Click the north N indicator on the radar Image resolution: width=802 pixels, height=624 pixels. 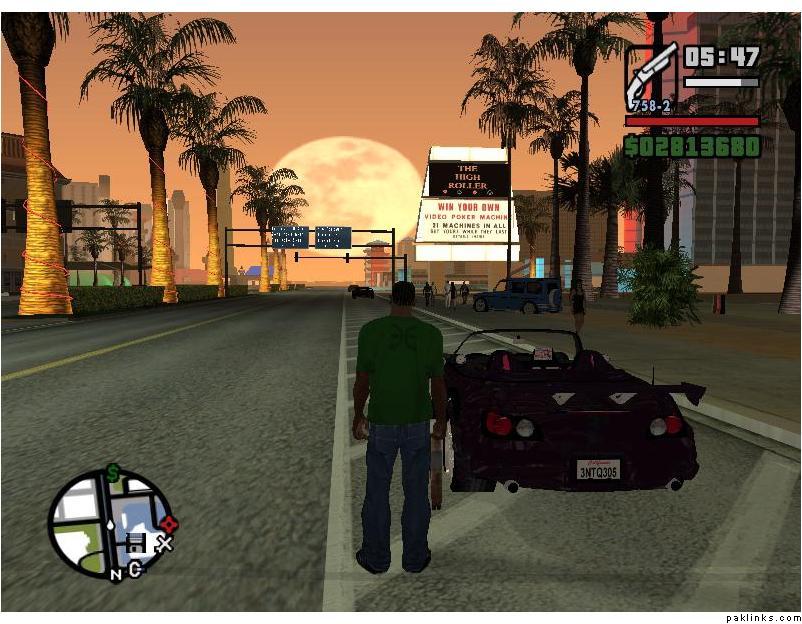116,574
